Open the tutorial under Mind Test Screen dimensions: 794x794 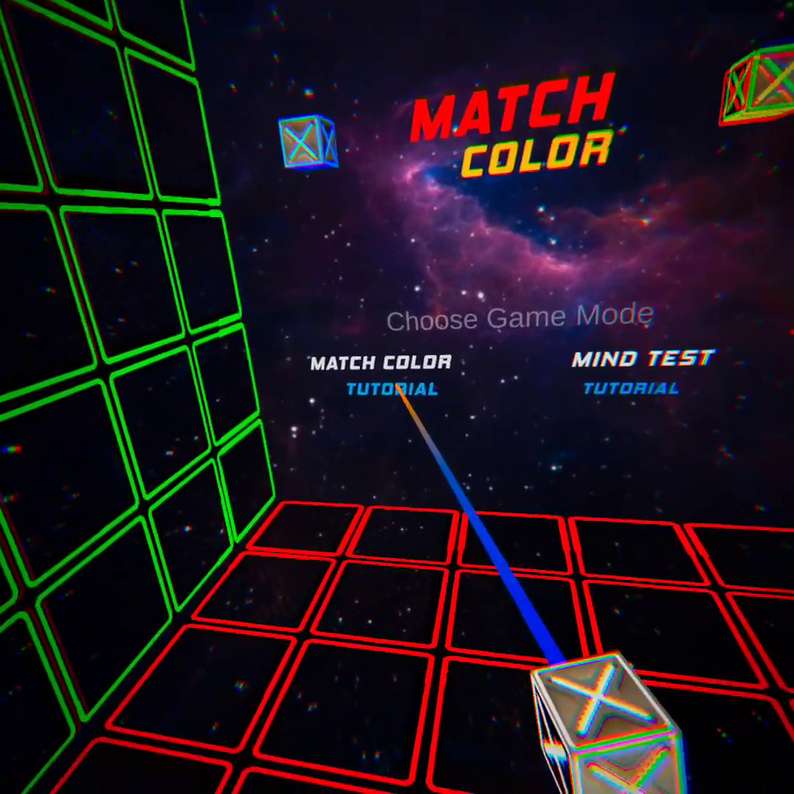tap(631, 388)
